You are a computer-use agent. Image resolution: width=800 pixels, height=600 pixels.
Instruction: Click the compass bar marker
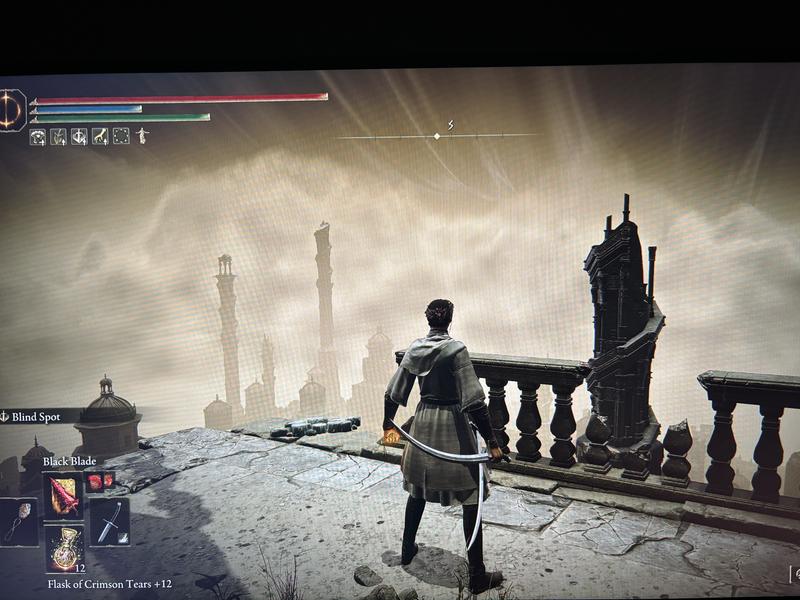[x=437, y=135]
